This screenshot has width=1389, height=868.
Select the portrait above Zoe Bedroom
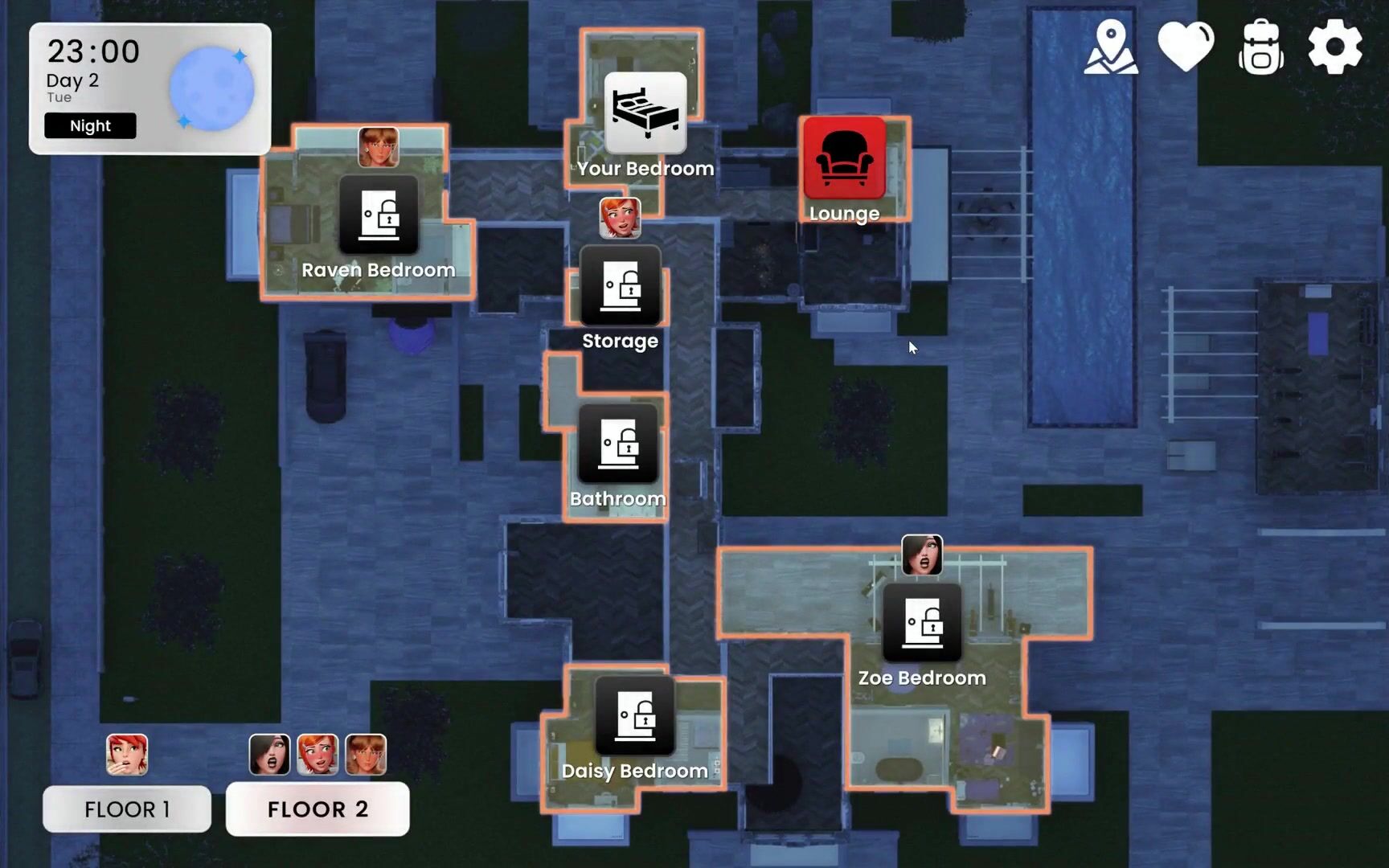point(922,555)
